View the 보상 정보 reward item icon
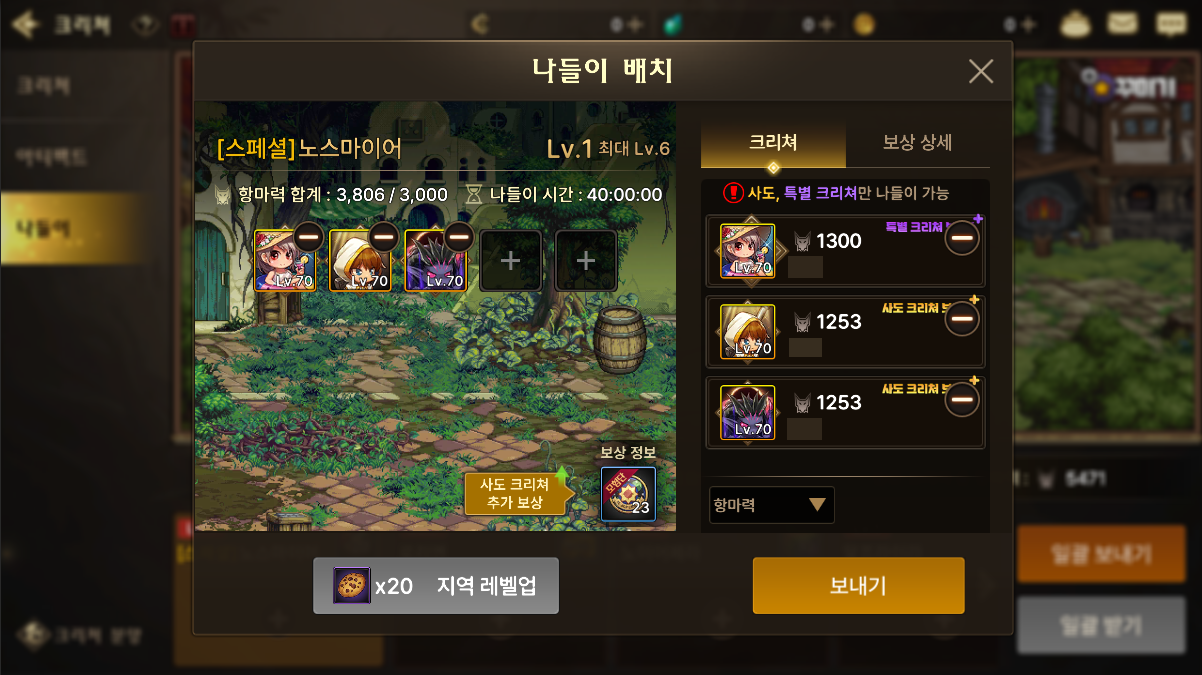 click(x=628, y=494)
